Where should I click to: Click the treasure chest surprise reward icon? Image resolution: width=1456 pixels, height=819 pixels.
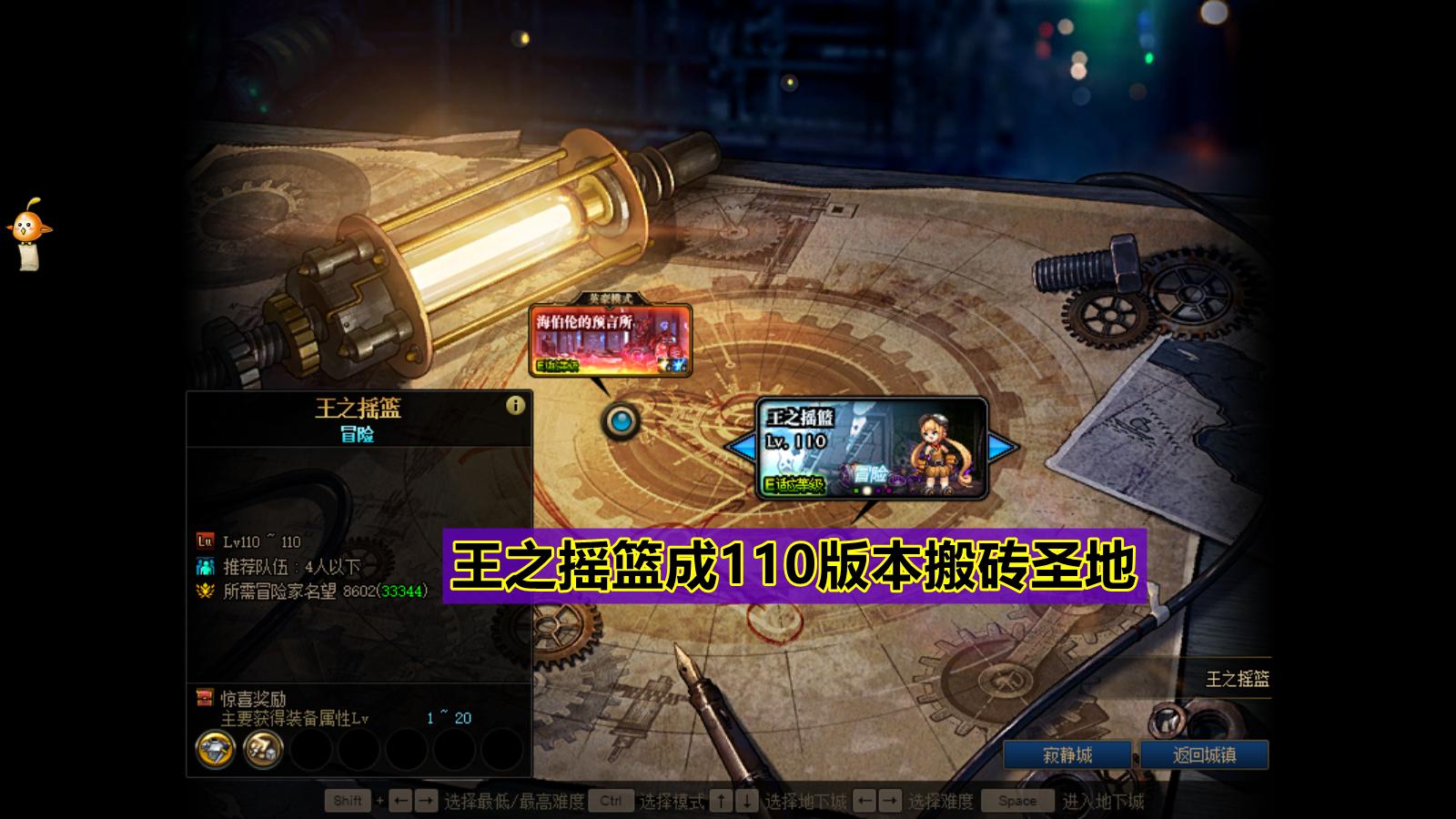pyautogui.click(x=205, y=697)
